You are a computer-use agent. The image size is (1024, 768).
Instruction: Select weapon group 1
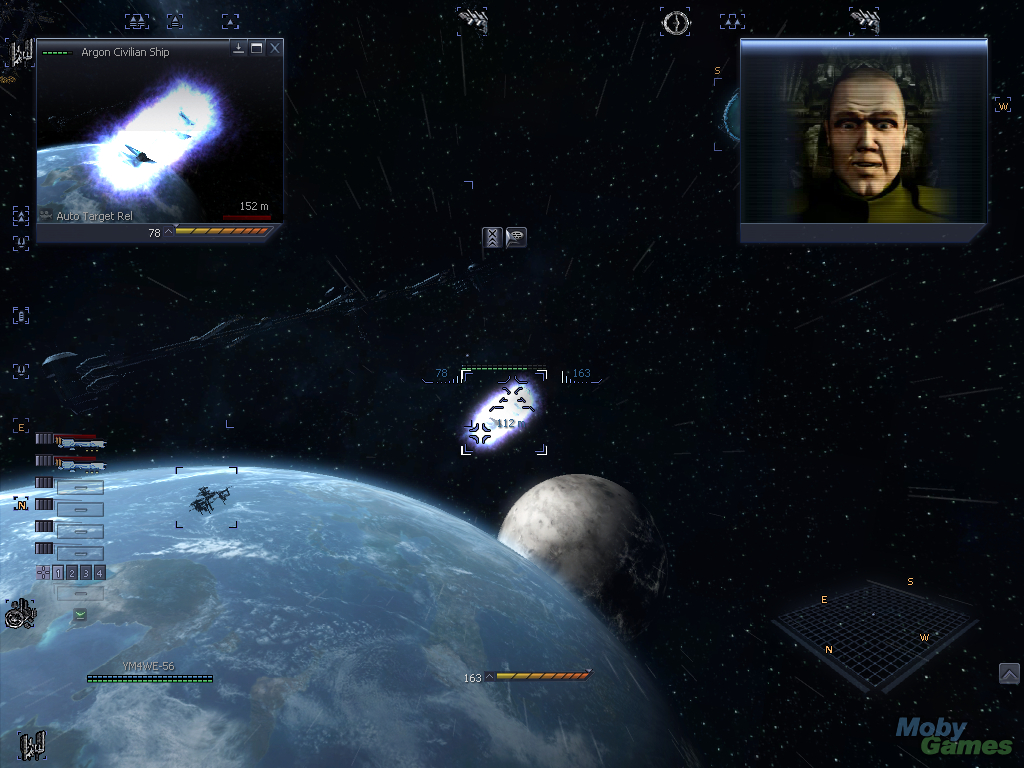[58, 573]
